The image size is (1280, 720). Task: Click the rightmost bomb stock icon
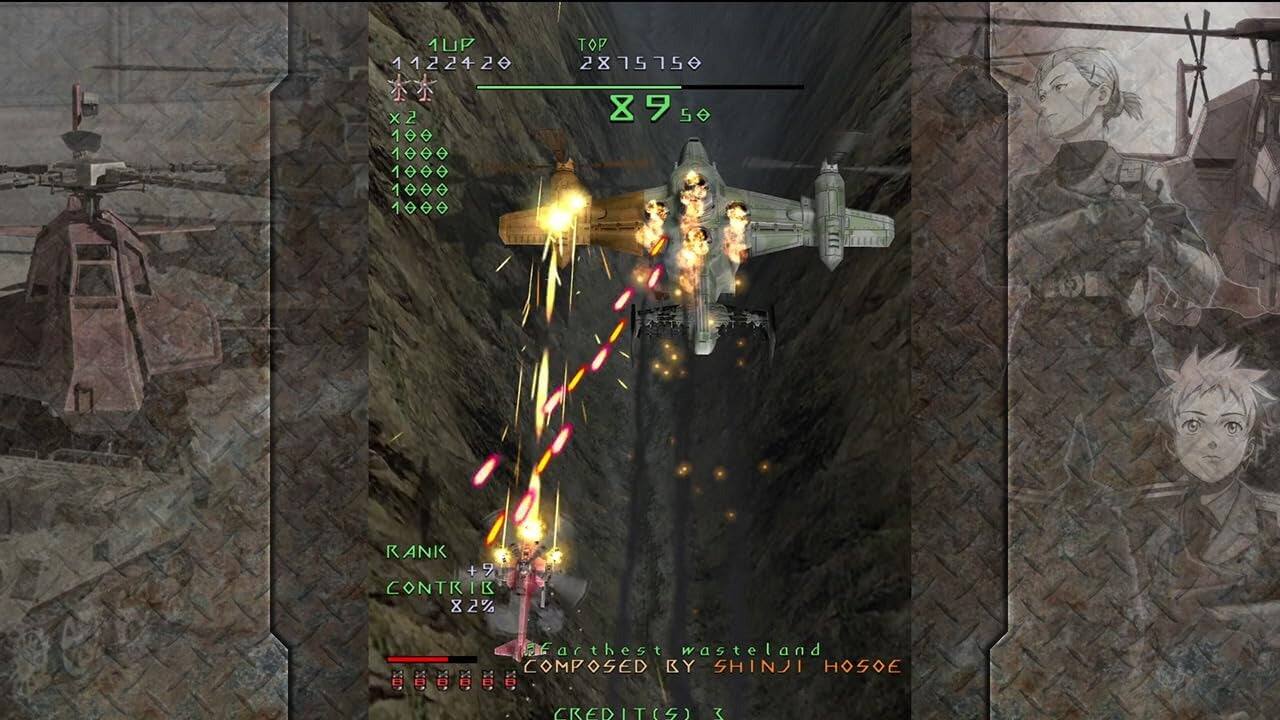point(511,679)
